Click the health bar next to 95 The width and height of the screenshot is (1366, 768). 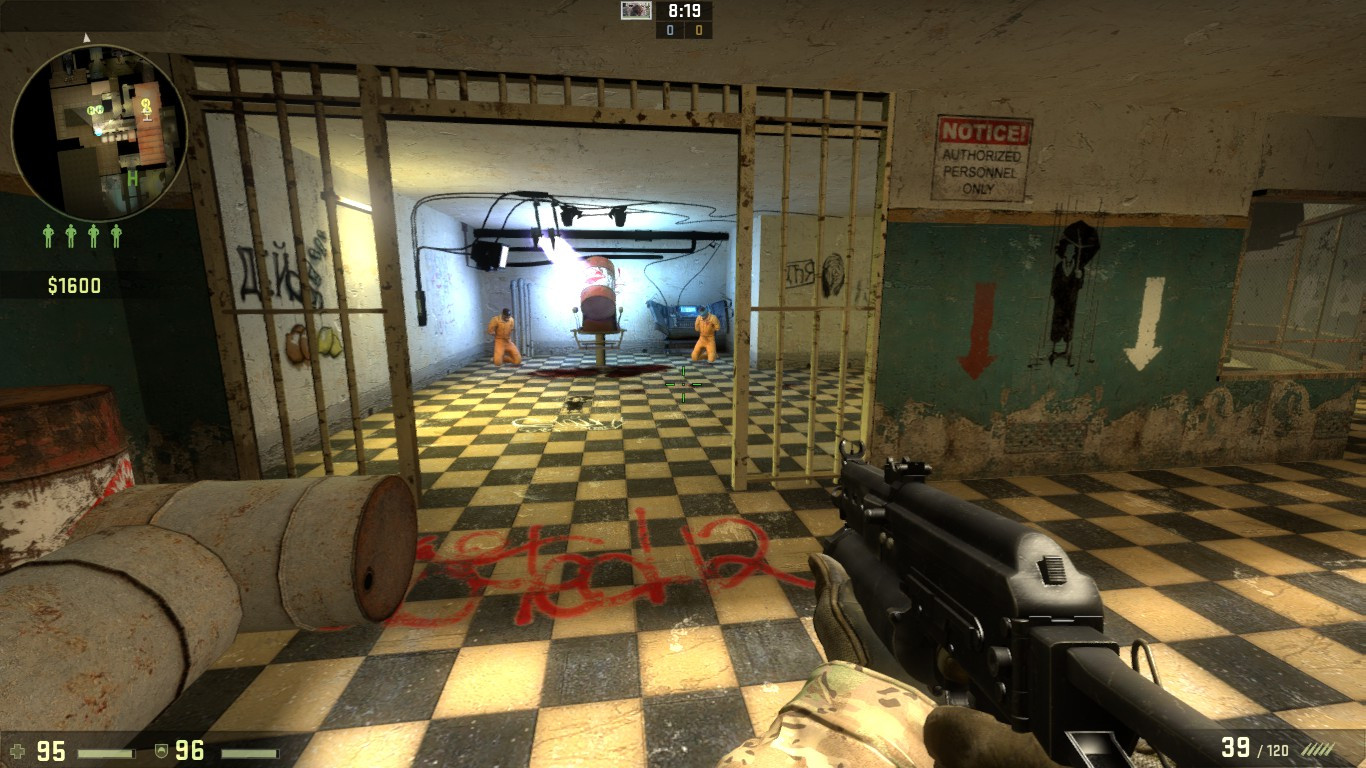[x=105, y=752]
